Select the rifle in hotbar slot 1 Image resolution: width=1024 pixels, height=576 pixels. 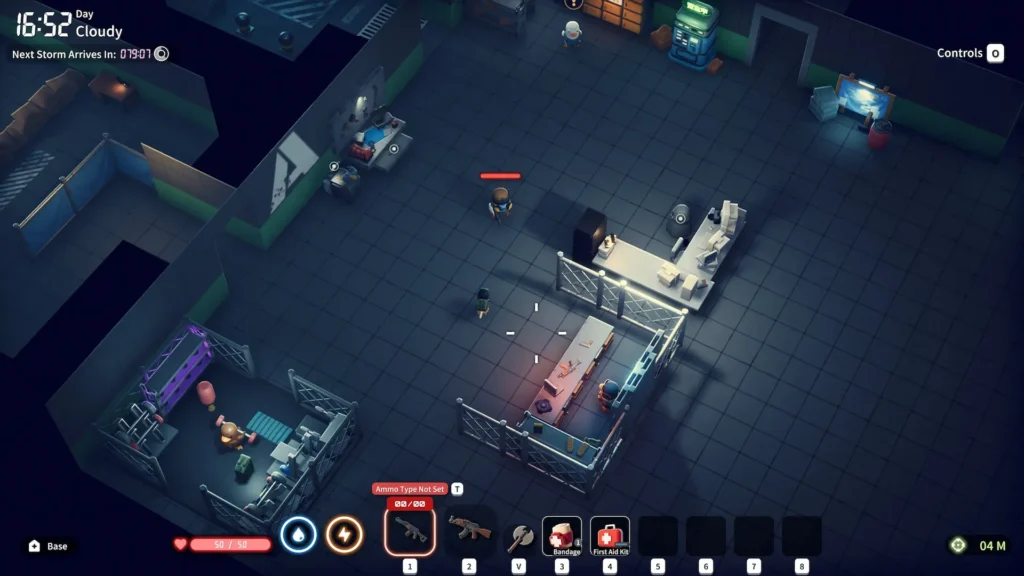coord(410,531)
